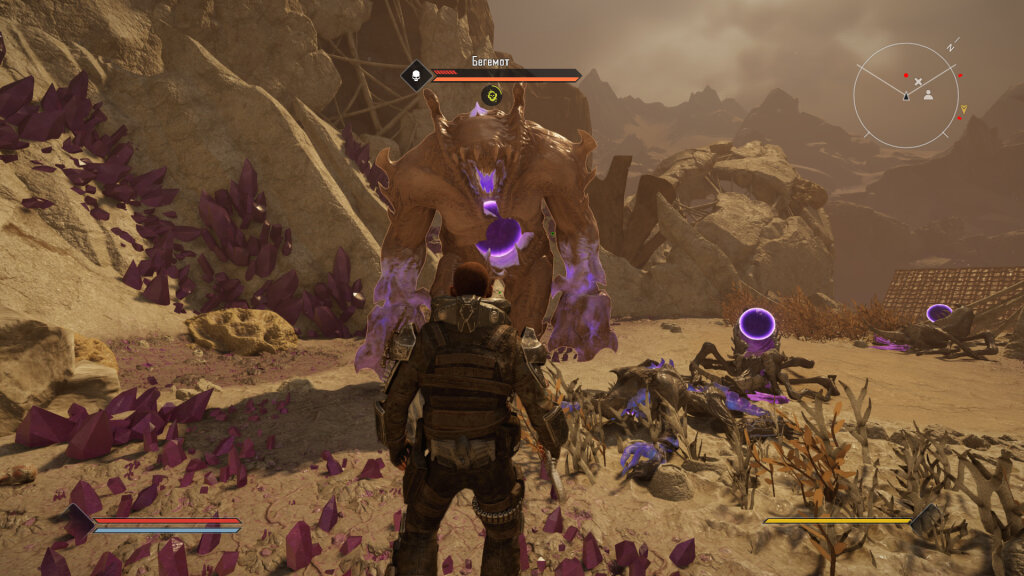This screenshot has width=1024, height=576.
Task: Click the north indicator on the minimap
Action: [x=952, y=46]
